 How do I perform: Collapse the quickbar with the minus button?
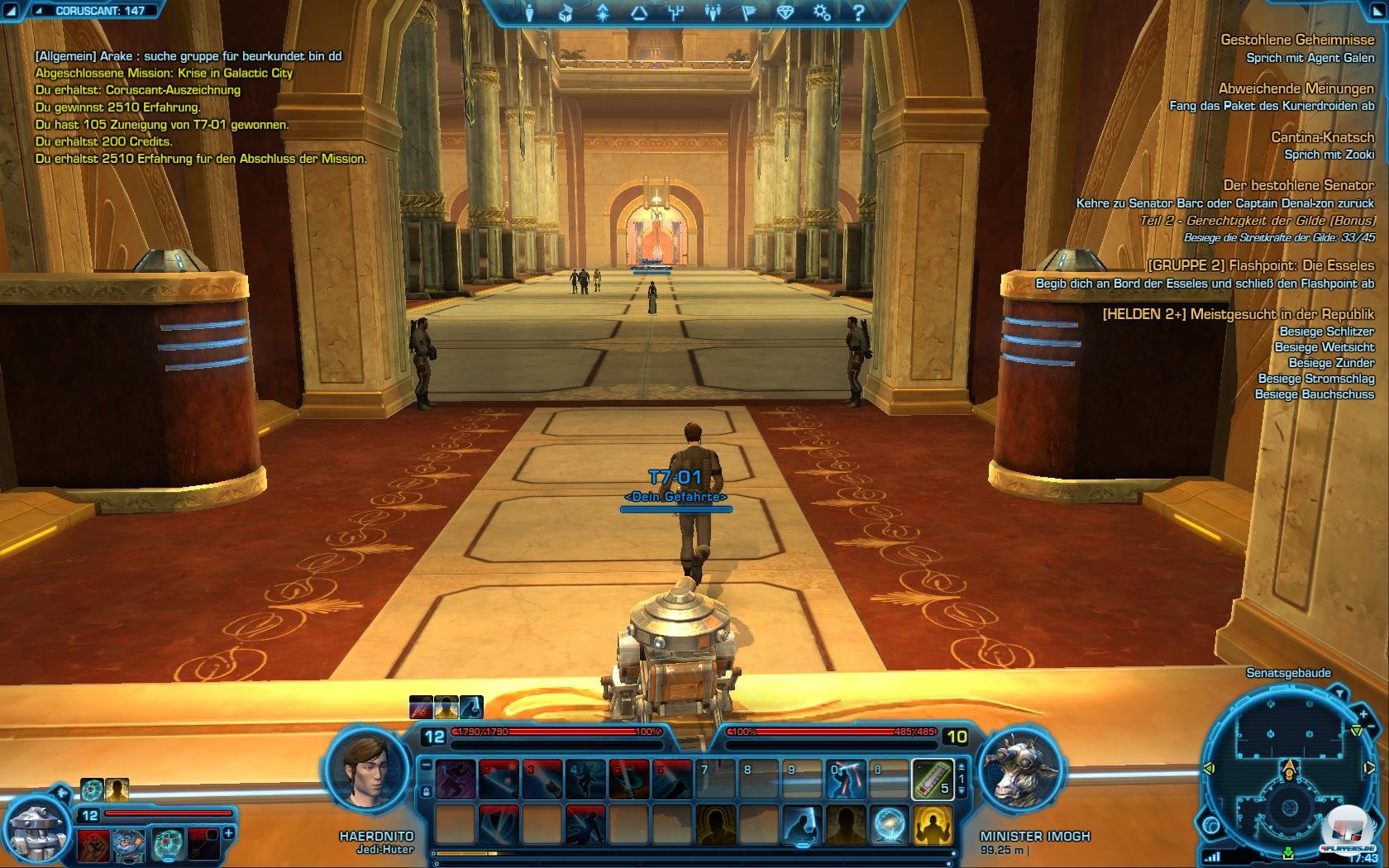tap(426, 765)
